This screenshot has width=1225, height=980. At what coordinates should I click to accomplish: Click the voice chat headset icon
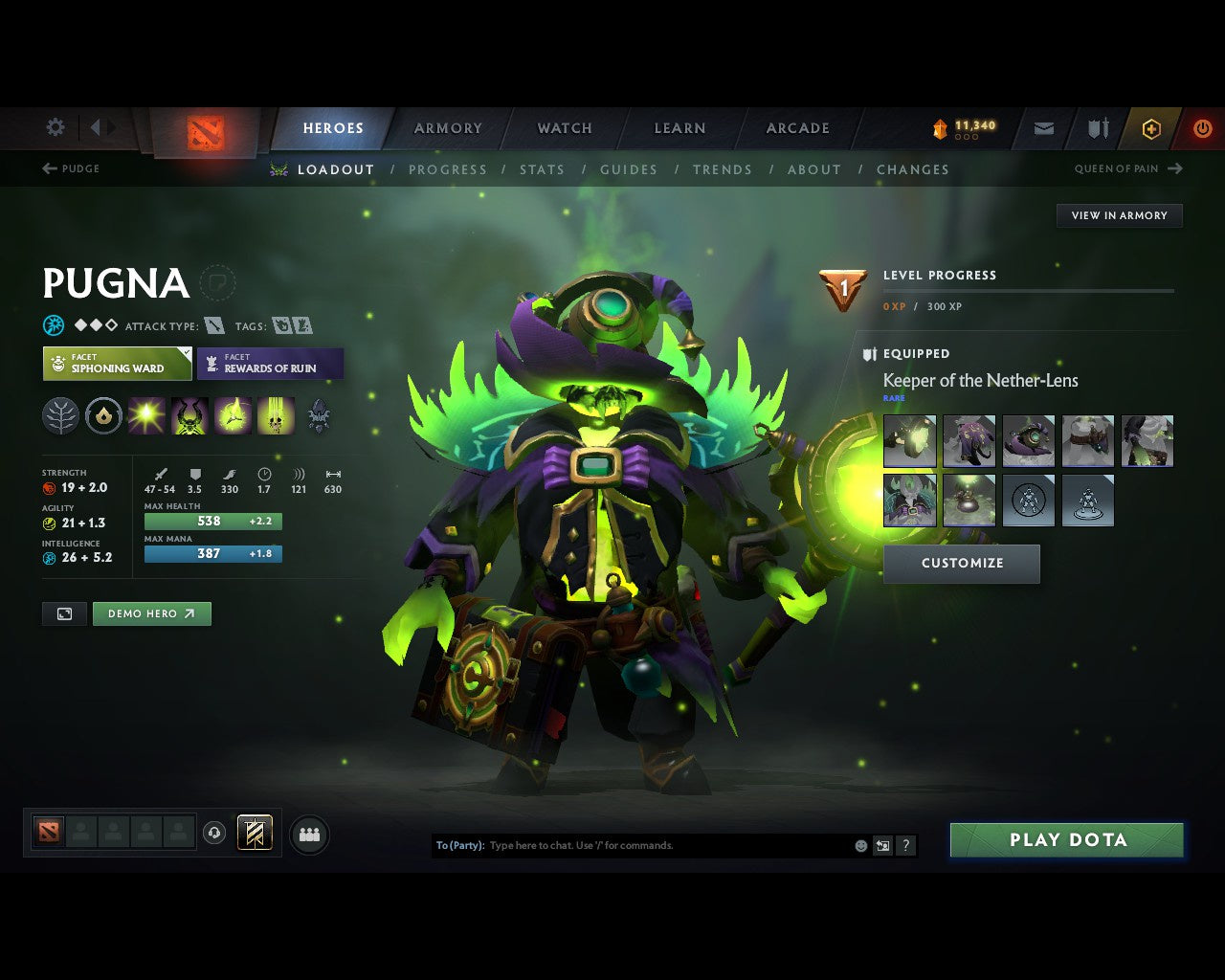pyautogui.click(x=215, y=833)
